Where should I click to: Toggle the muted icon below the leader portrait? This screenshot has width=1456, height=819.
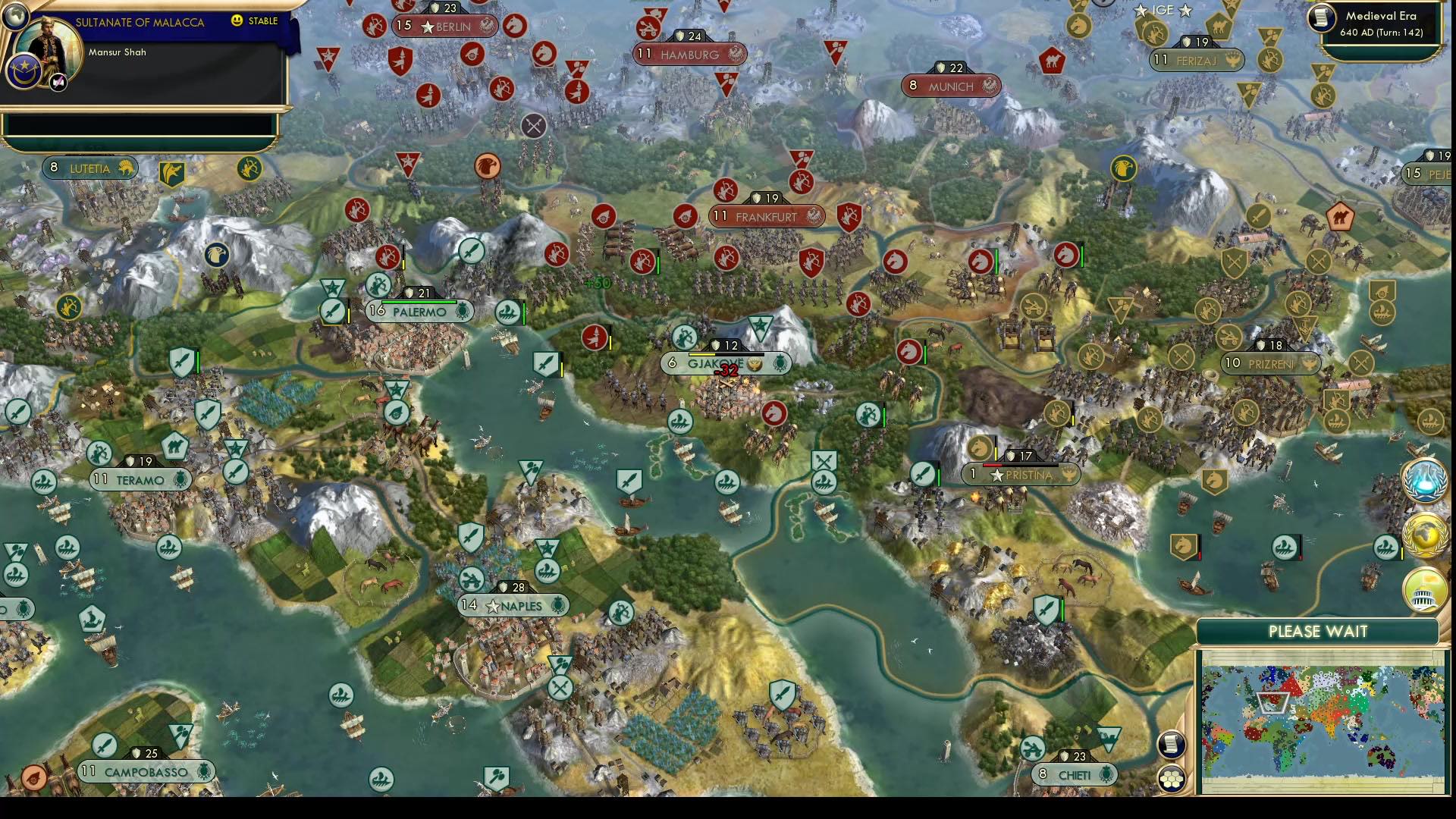(x=58, y=81)
